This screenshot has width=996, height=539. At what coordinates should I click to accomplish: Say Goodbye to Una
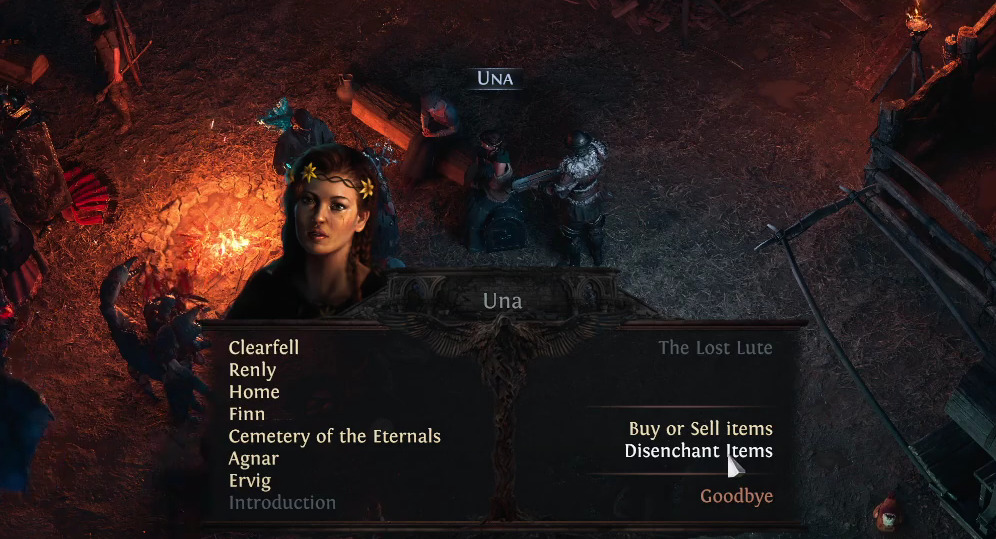[736, 496]
